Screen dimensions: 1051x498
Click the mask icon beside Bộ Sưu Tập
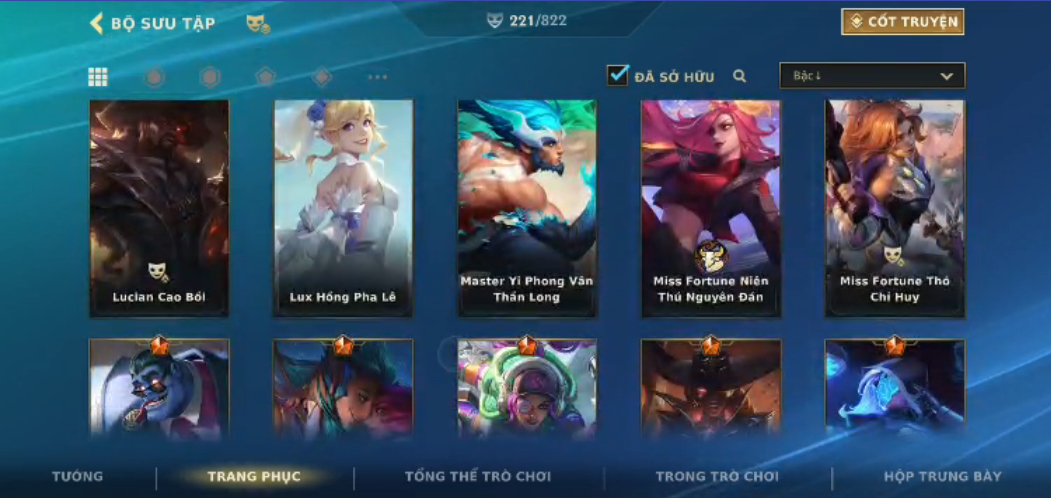(x=257, y=23)
